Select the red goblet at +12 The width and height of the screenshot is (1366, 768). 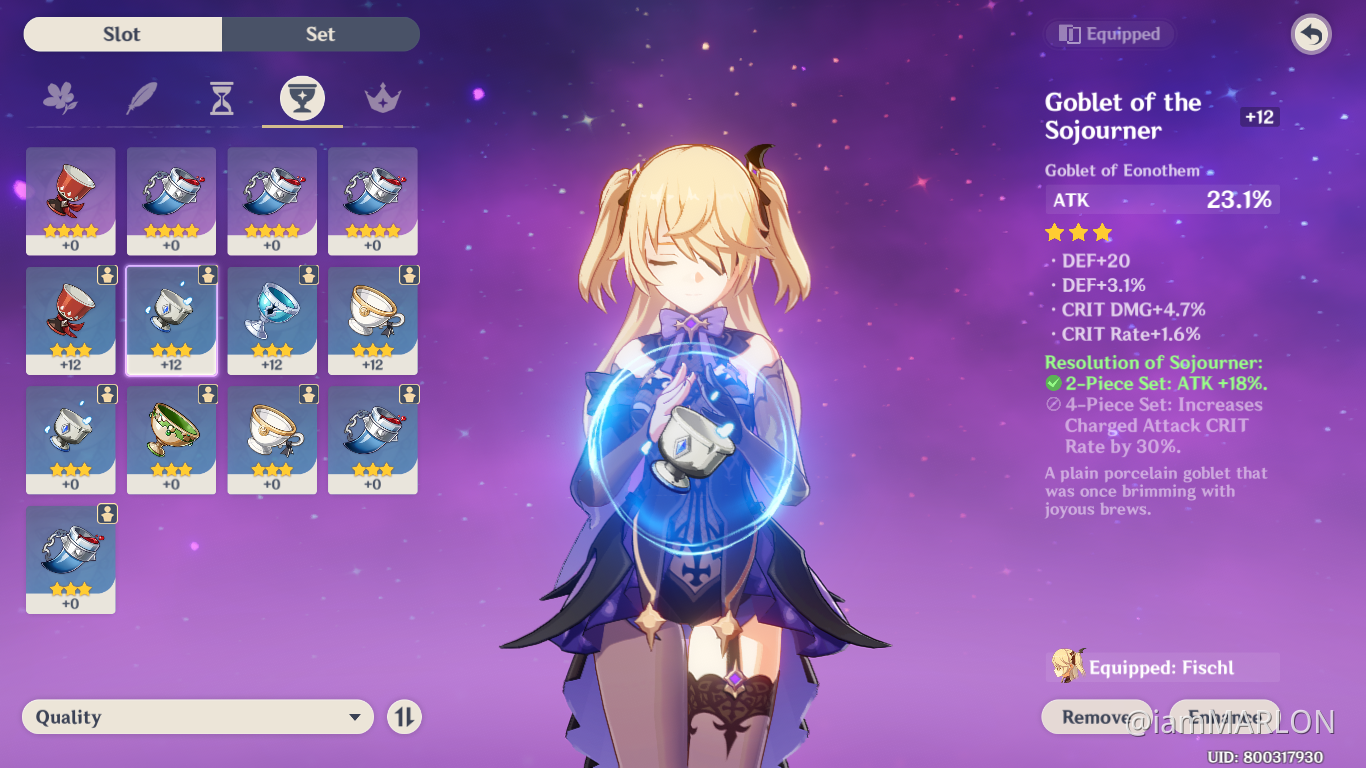pos(70,320)
